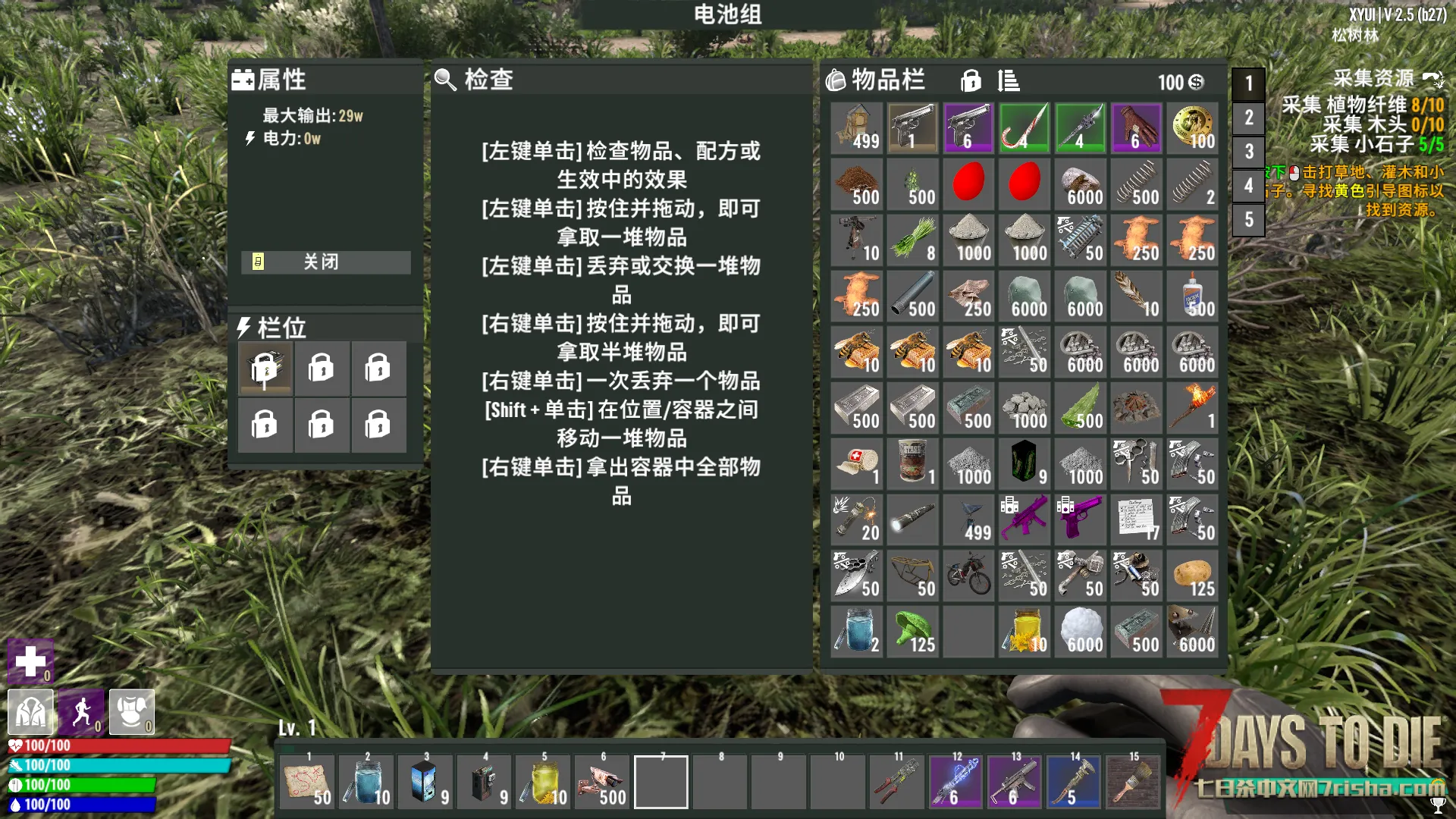Viewport: 1456px width, 819px height.
Task: Select the candy cane weapon slot
Action: 1024,128
